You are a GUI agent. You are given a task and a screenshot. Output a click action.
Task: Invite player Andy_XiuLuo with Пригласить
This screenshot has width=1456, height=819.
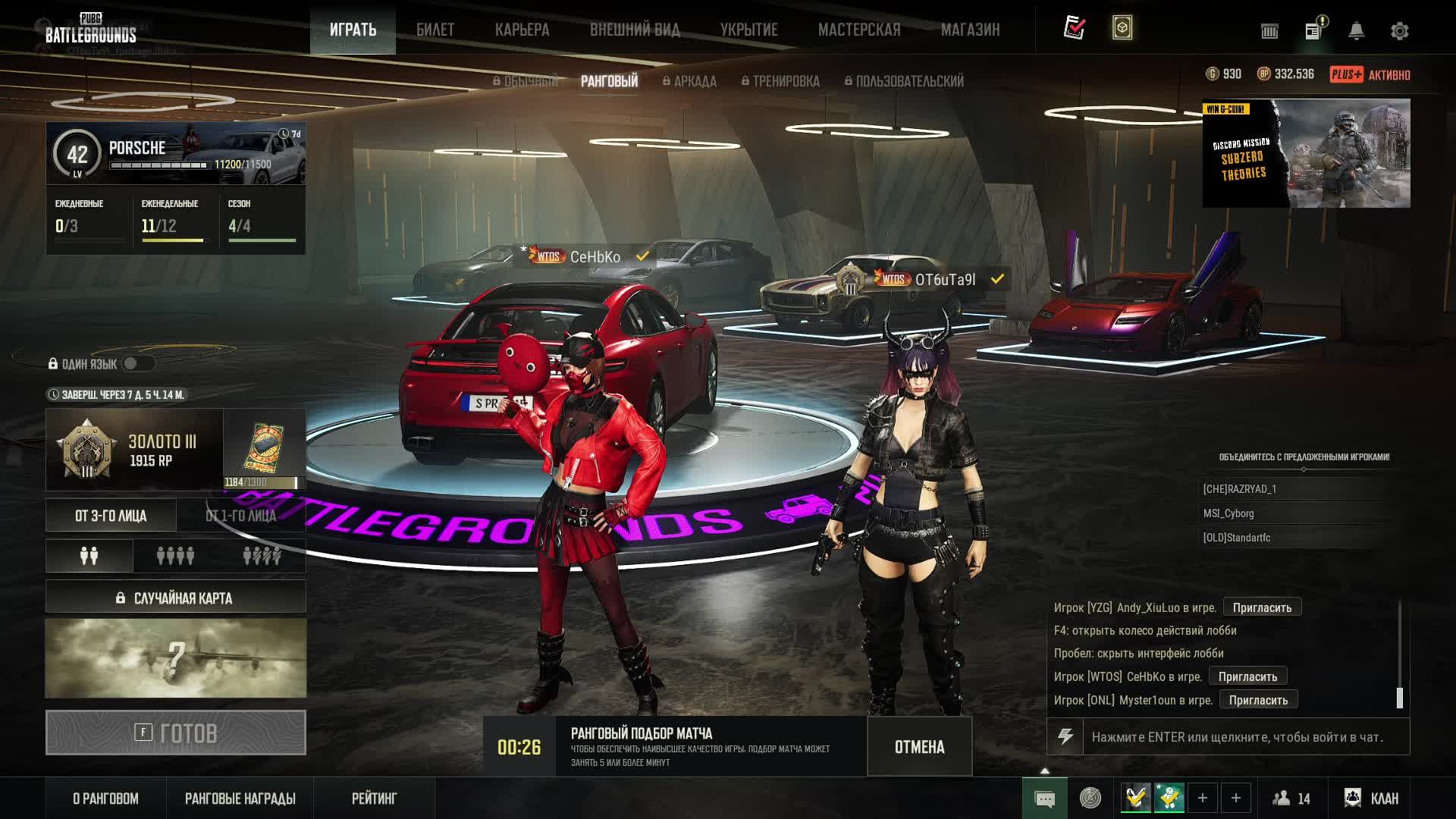[1262, 607]
